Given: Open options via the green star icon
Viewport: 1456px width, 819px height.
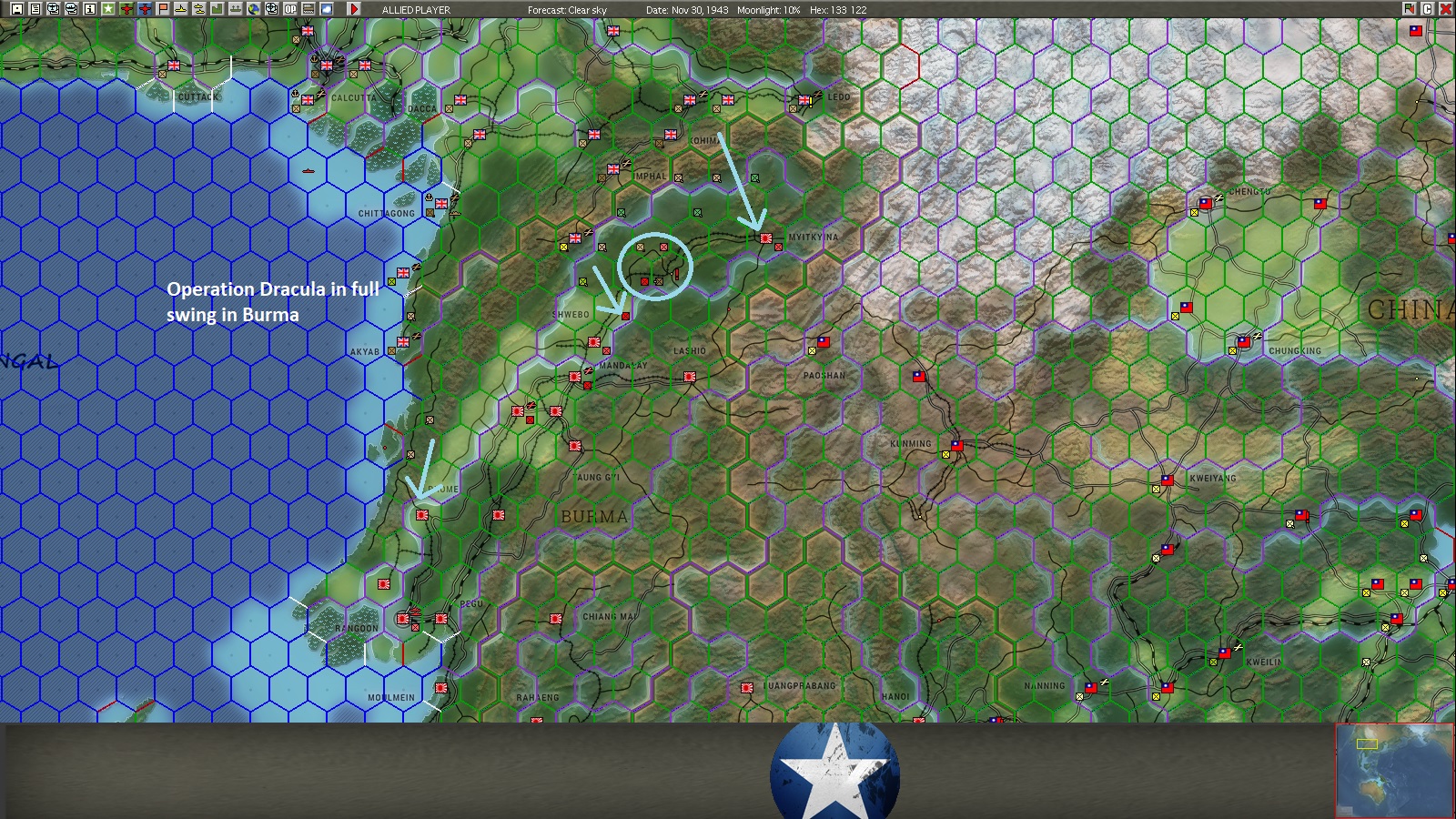Looking at the screenshot, I should 109,9.
